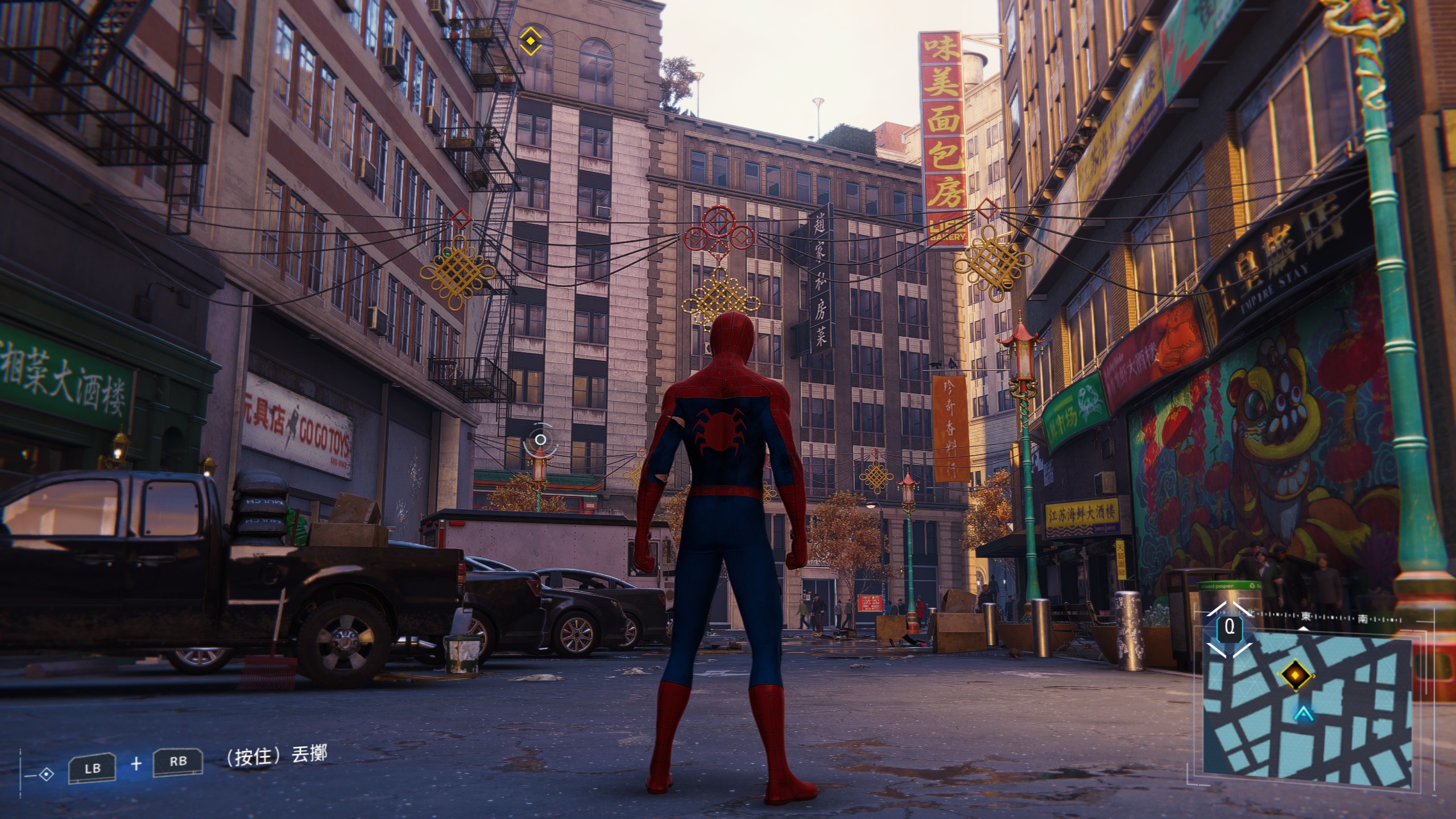Viewport: 1456px width, 819px height.
Task: Click the yellow waypoint diamond on the minimap
Action: pyautogui.click(x=1296, y=675)
